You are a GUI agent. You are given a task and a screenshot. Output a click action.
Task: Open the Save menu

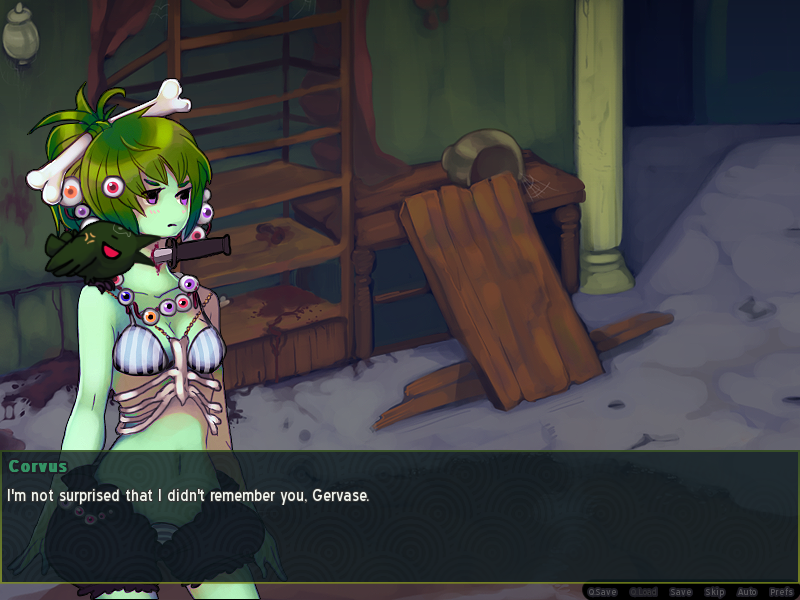(680, 592)
